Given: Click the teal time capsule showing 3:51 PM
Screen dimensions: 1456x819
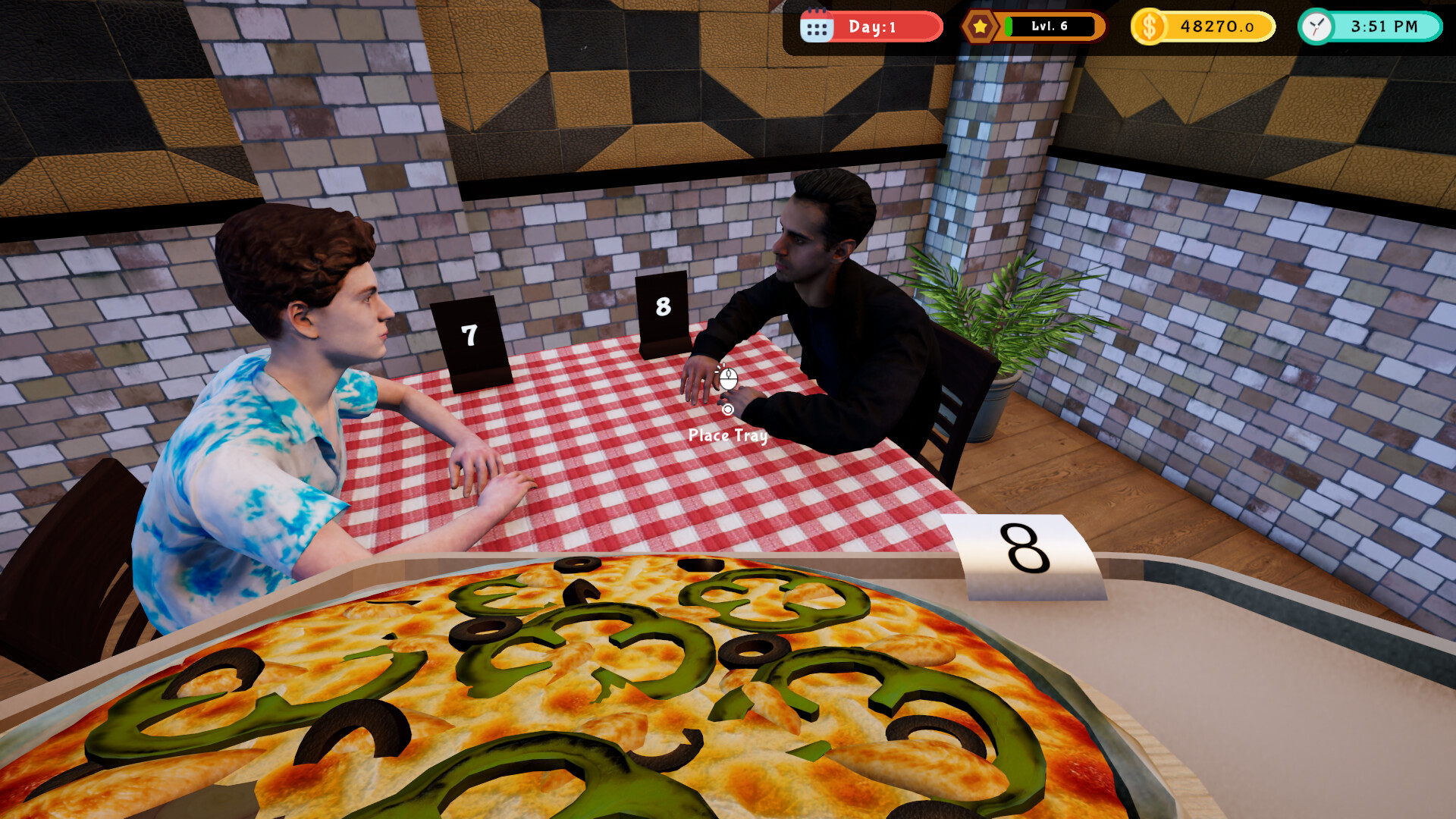Looking at the screenshot, I should 1369,26.
